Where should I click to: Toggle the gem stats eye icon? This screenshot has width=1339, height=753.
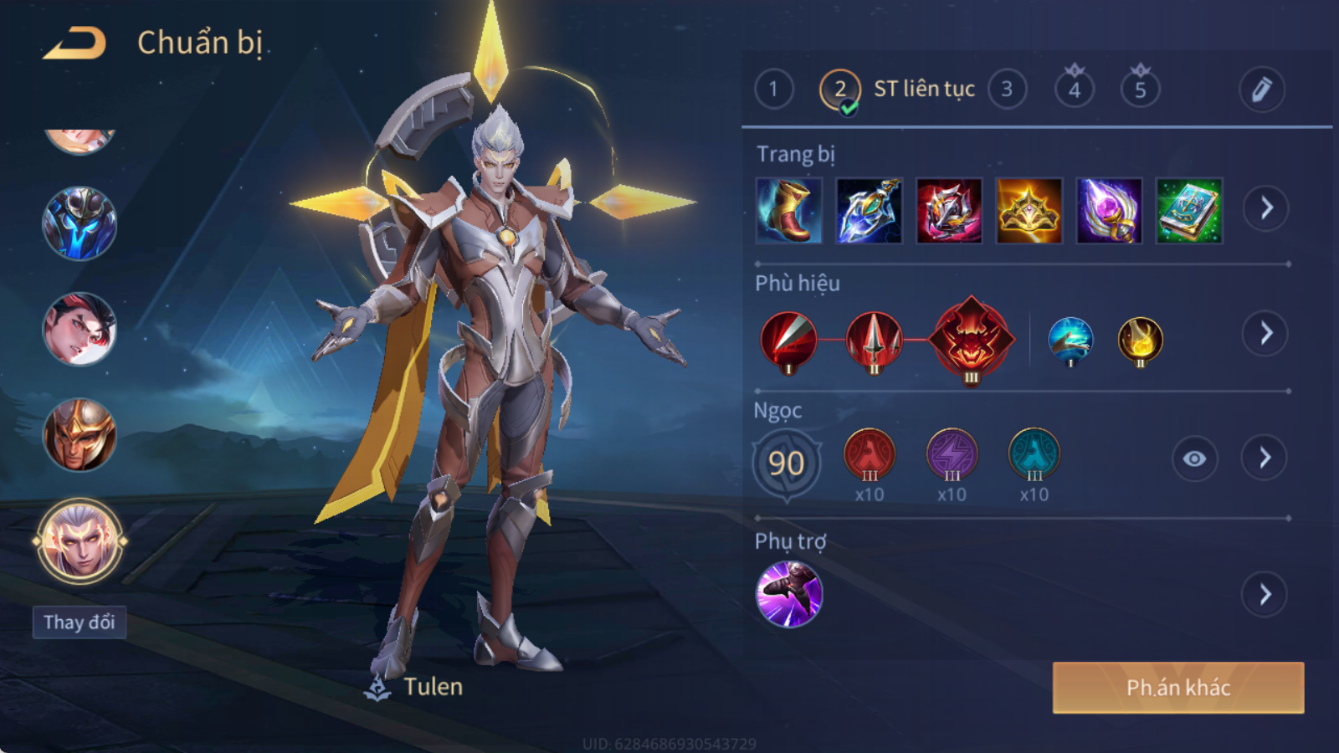1195,459
